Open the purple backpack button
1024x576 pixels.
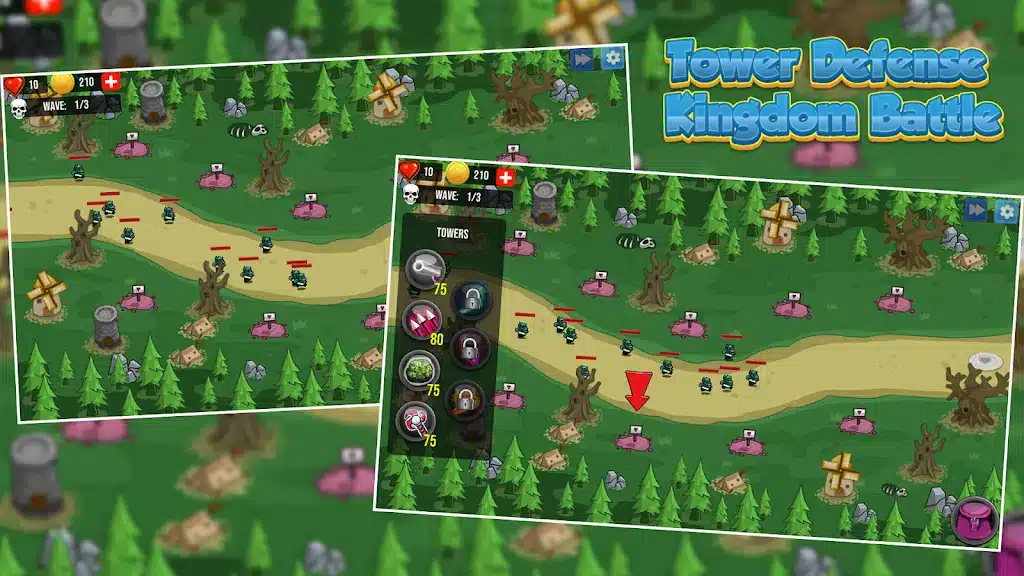tap(973, 520)
